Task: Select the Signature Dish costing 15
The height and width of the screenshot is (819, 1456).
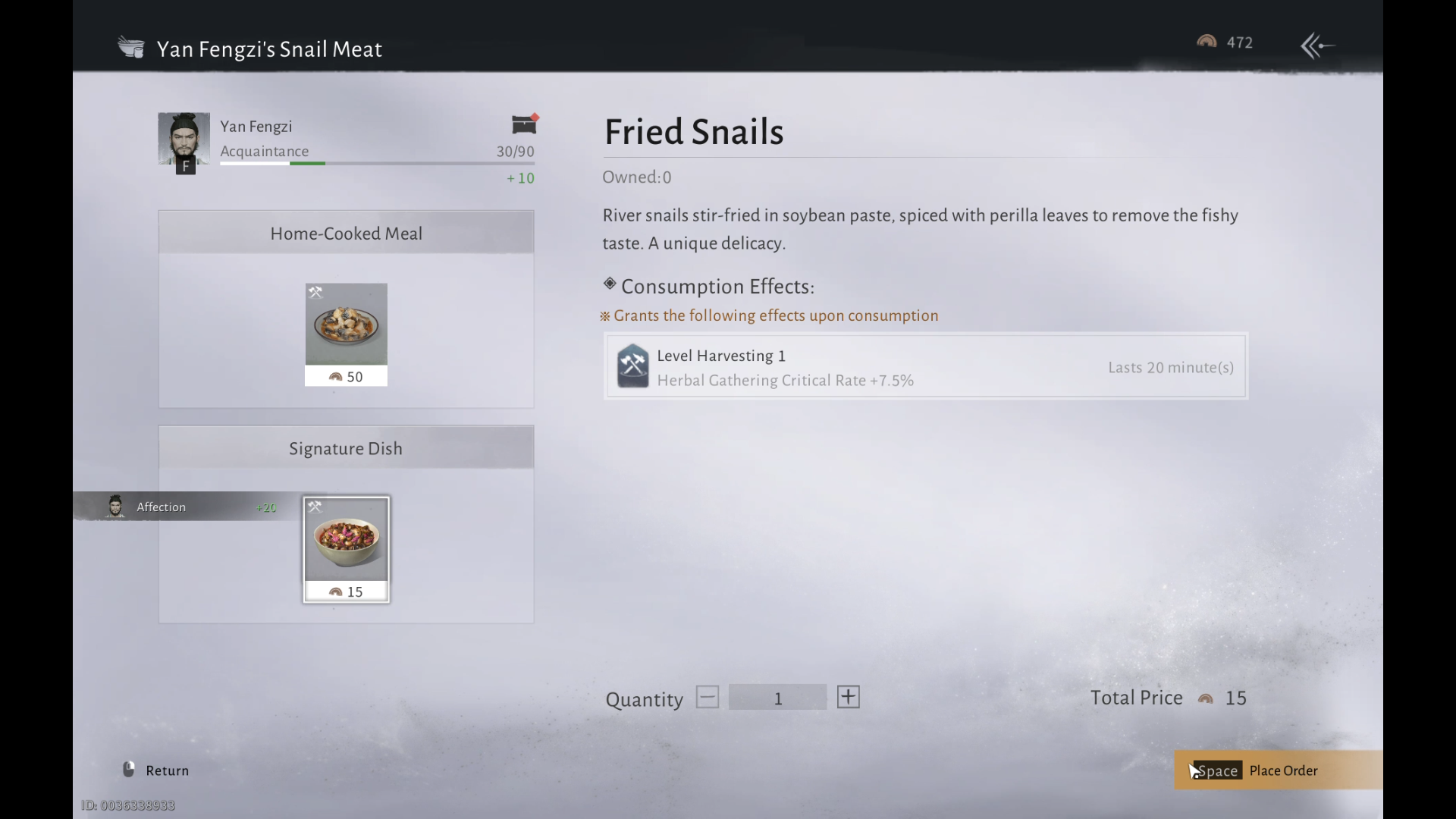Action: pyautogui.click(x=346, y=549)
